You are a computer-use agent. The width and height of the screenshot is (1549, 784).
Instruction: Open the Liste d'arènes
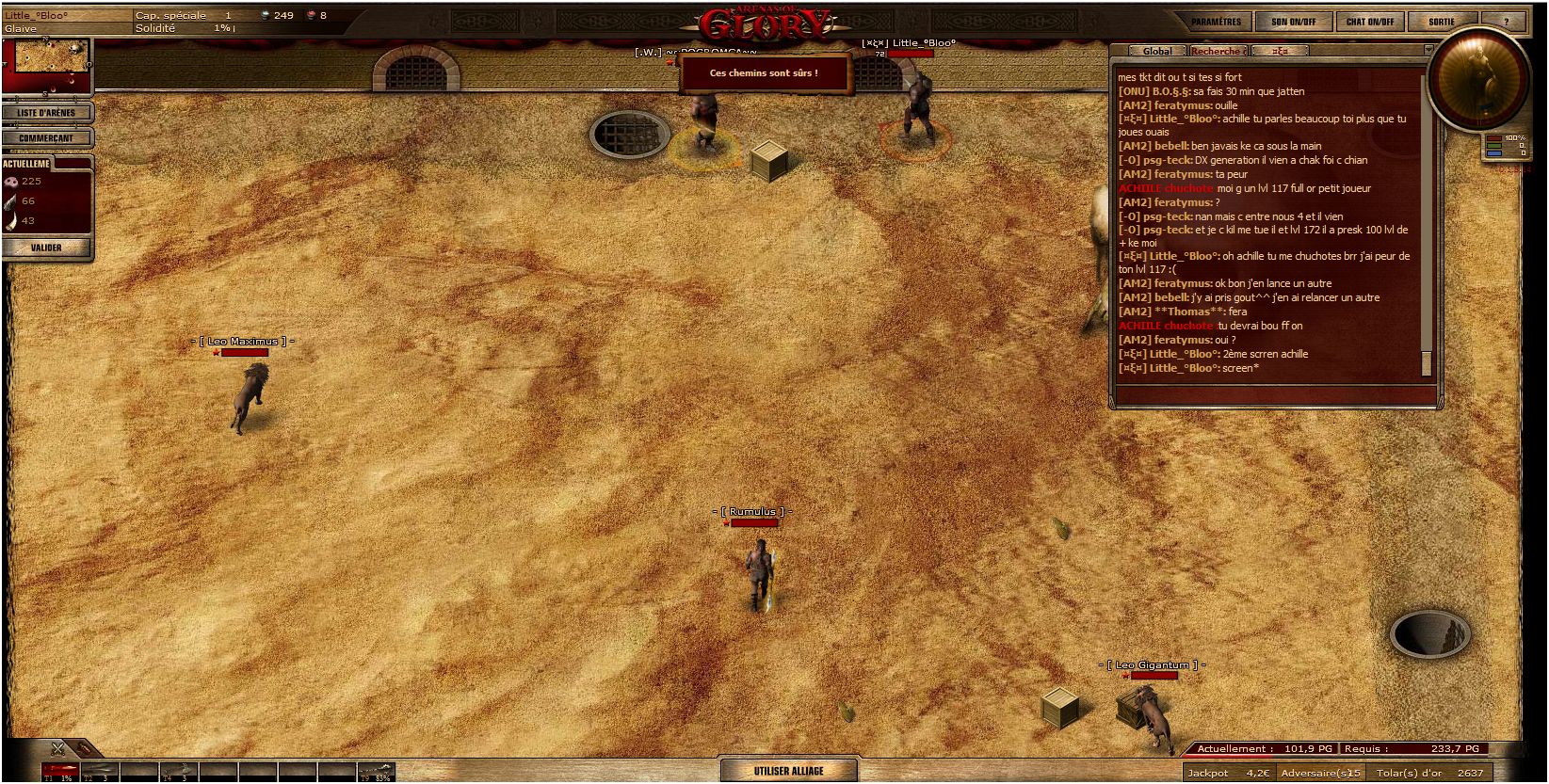[46, 113]
